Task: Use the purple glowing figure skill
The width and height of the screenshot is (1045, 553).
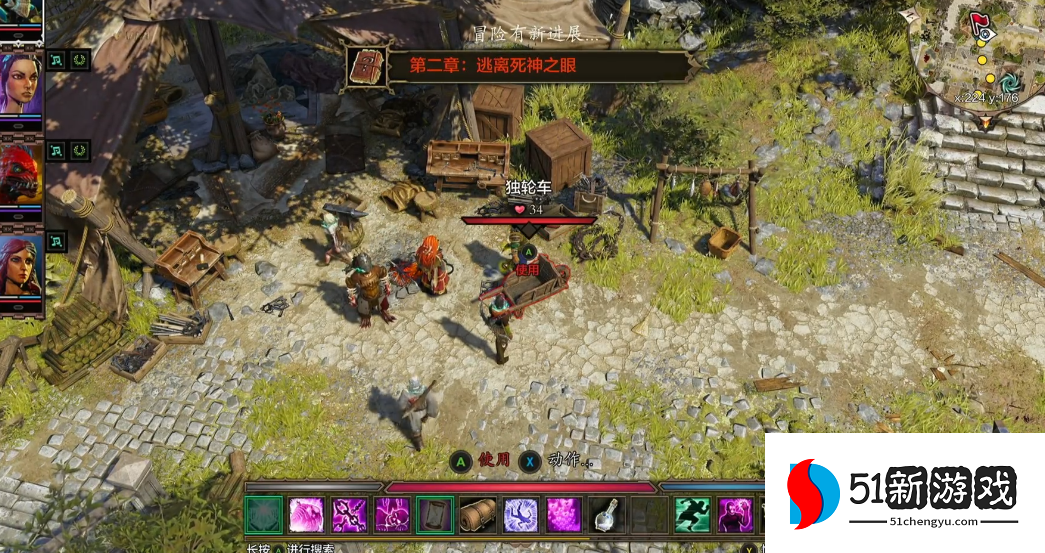Action: coord(734,515)
